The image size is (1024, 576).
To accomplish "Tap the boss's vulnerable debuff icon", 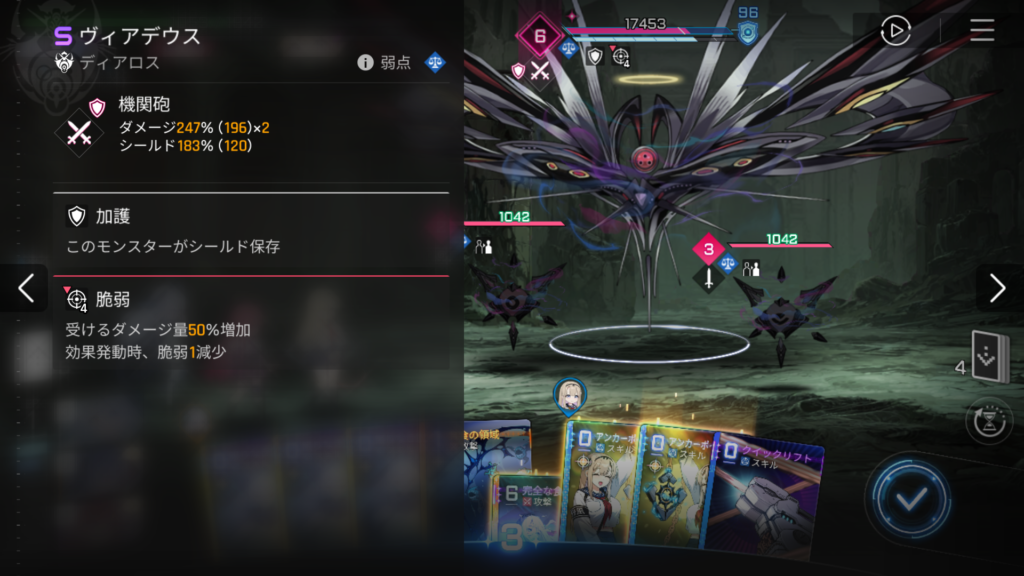I will (x=621, y=57).
